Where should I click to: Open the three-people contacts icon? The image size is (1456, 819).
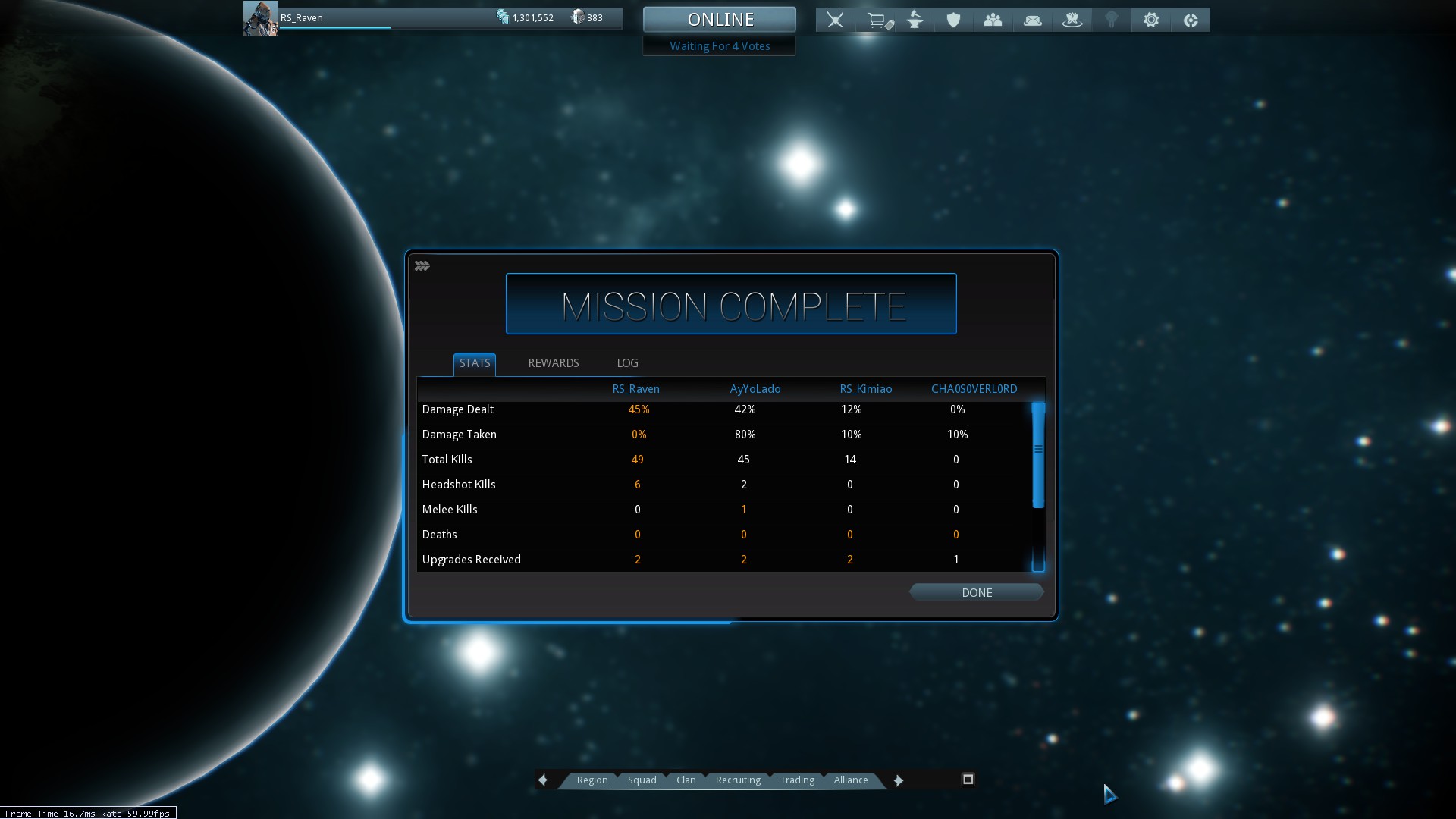pos(993,20)
